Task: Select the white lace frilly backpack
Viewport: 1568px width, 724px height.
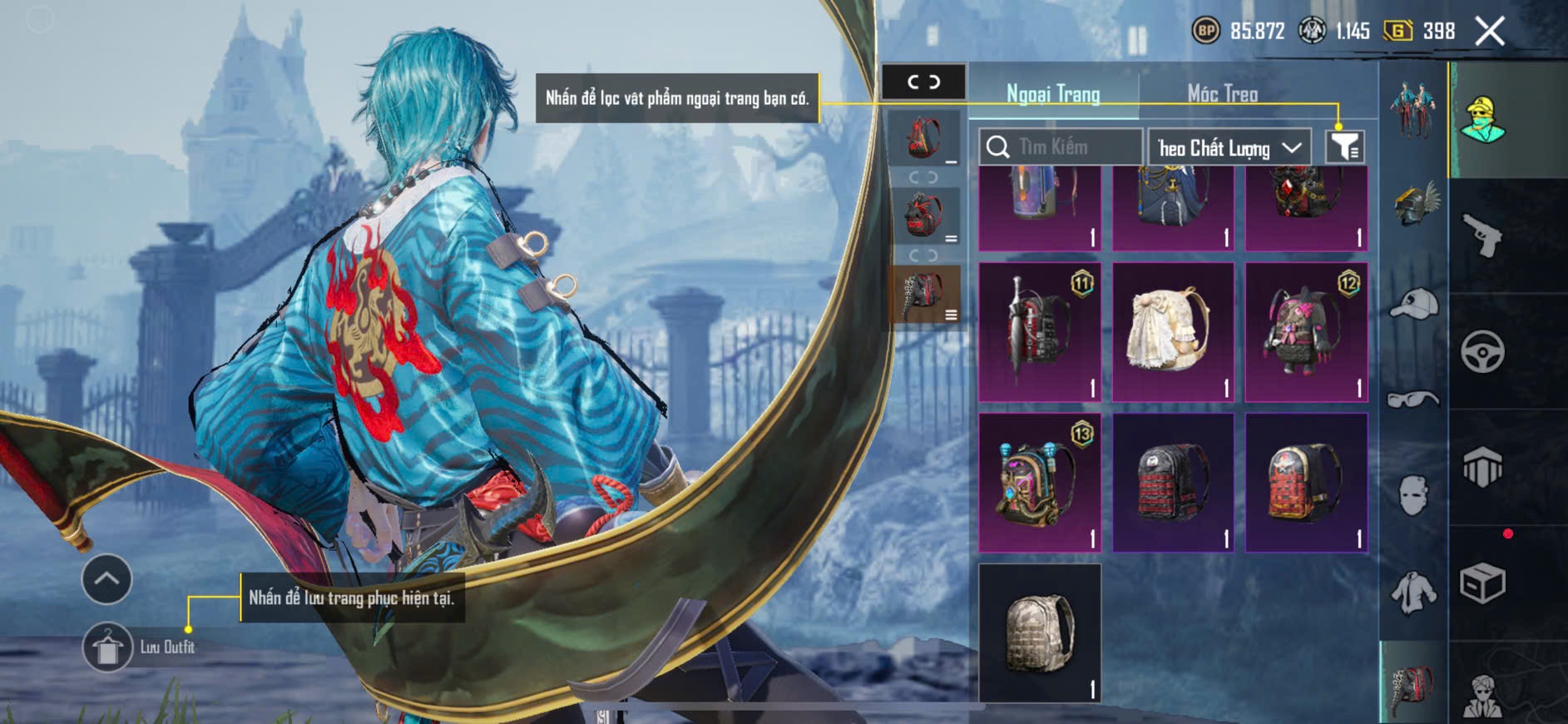Action: click(1173, 332)
